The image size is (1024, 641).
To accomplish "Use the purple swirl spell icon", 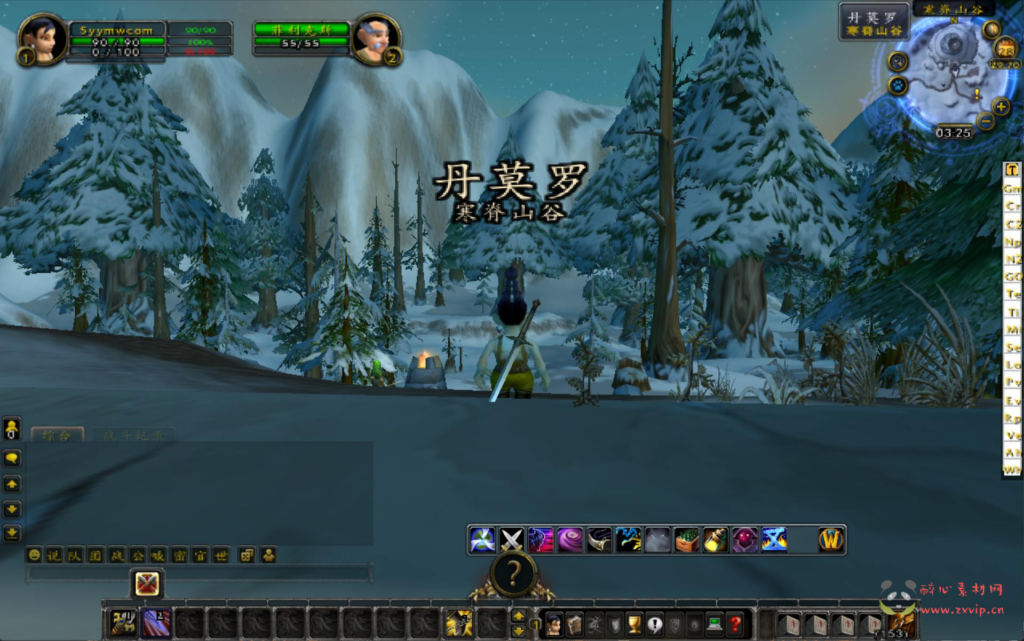I will click(570, 540).
